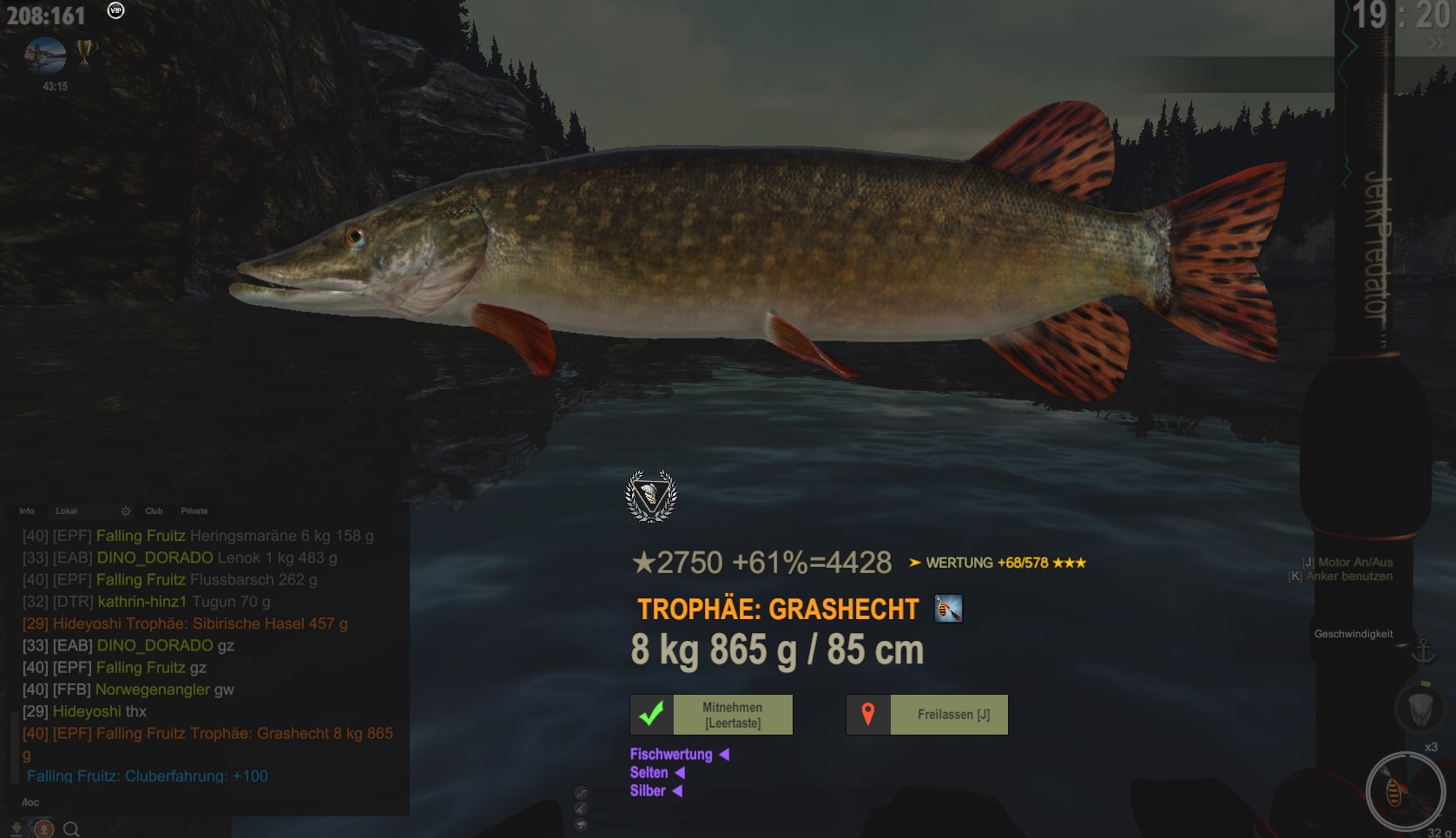This screenshot has height=838, width=1456.
Task: Release the fish with the Freilassen button
Action: [x=927, y=715]
